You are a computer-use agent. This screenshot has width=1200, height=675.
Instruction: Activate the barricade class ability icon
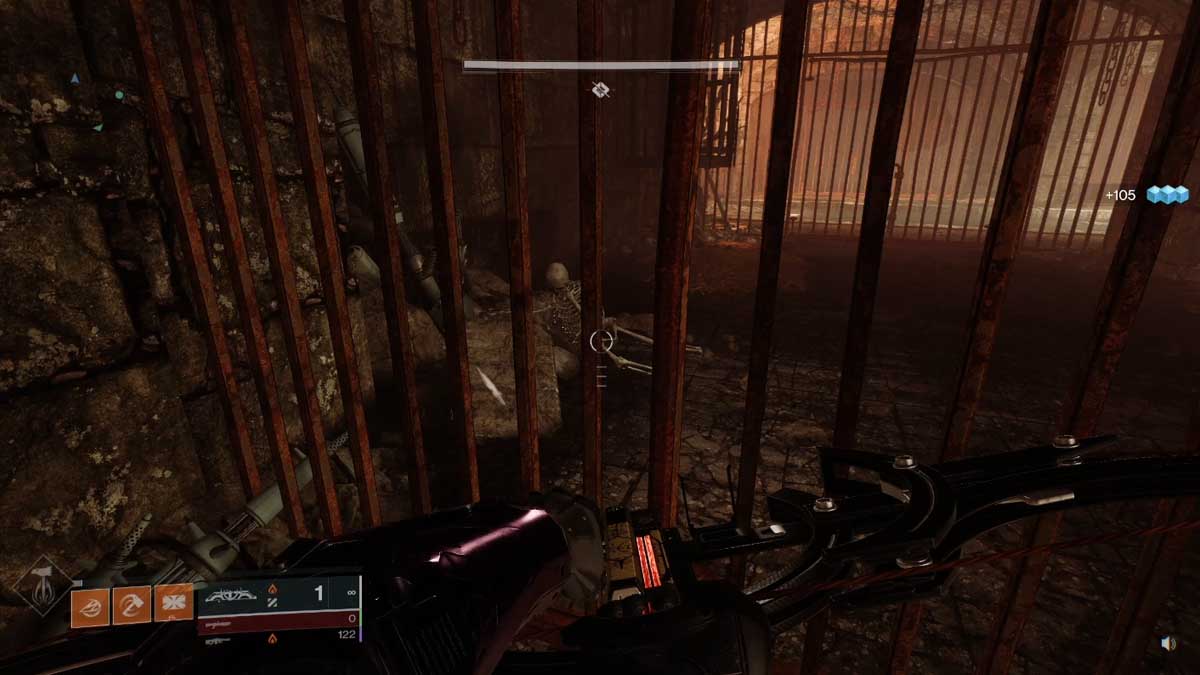[x=173, y=604]
